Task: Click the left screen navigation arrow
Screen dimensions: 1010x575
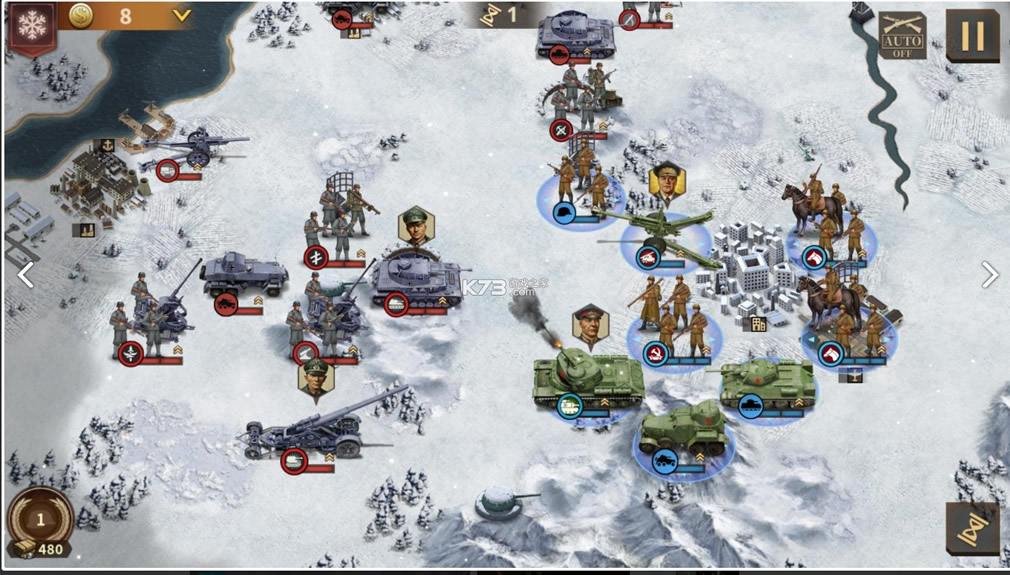Action: pos(26,274)
